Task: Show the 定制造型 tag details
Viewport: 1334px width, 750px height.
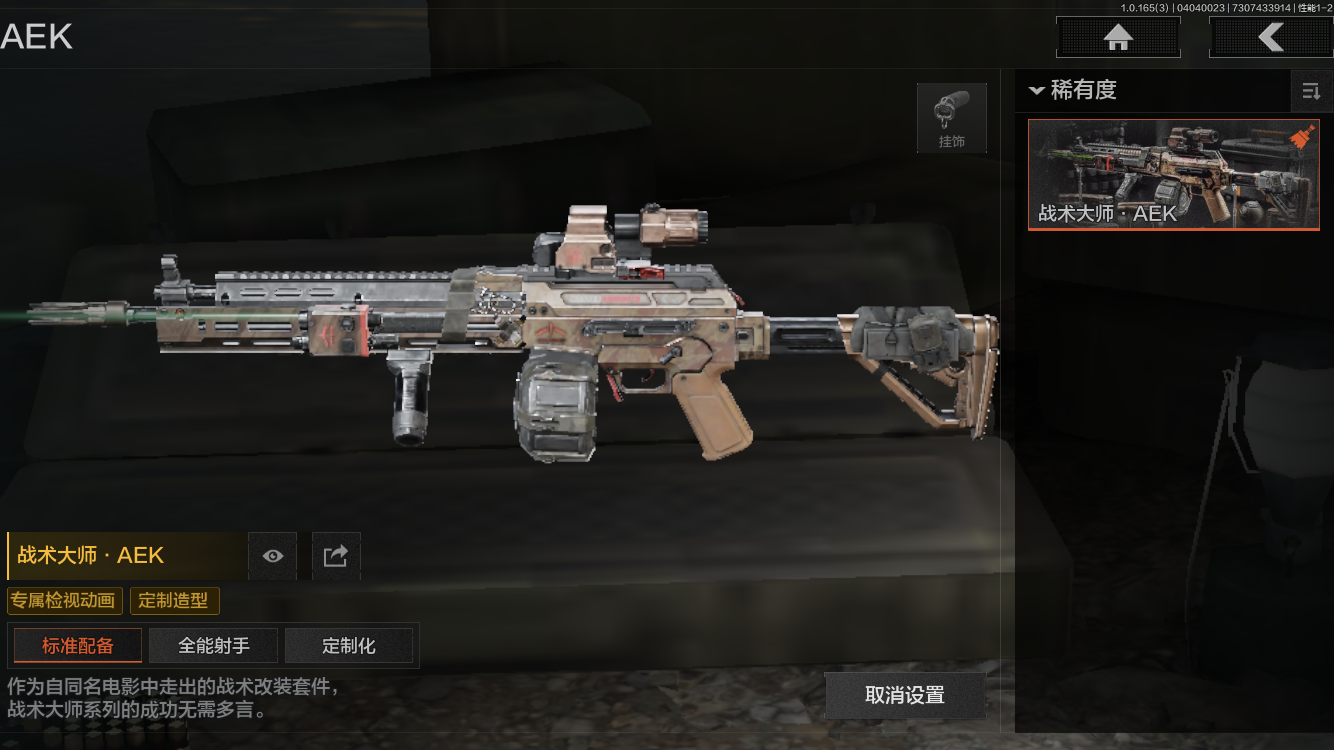Action: pos(174,601)
